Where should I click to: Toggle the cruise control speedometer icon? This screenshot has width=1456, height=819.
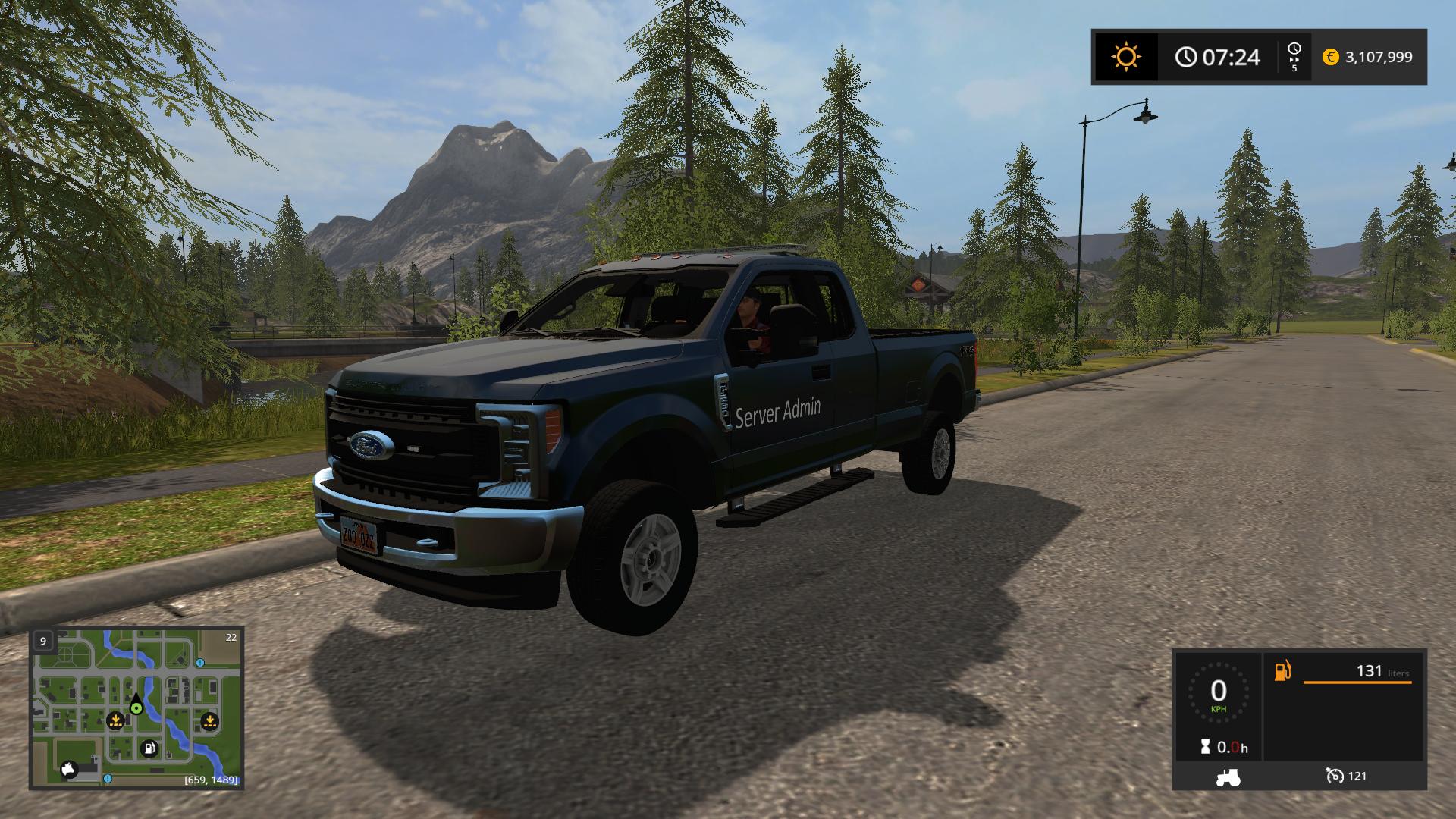pyautogui.click(x=1335, y=776)
